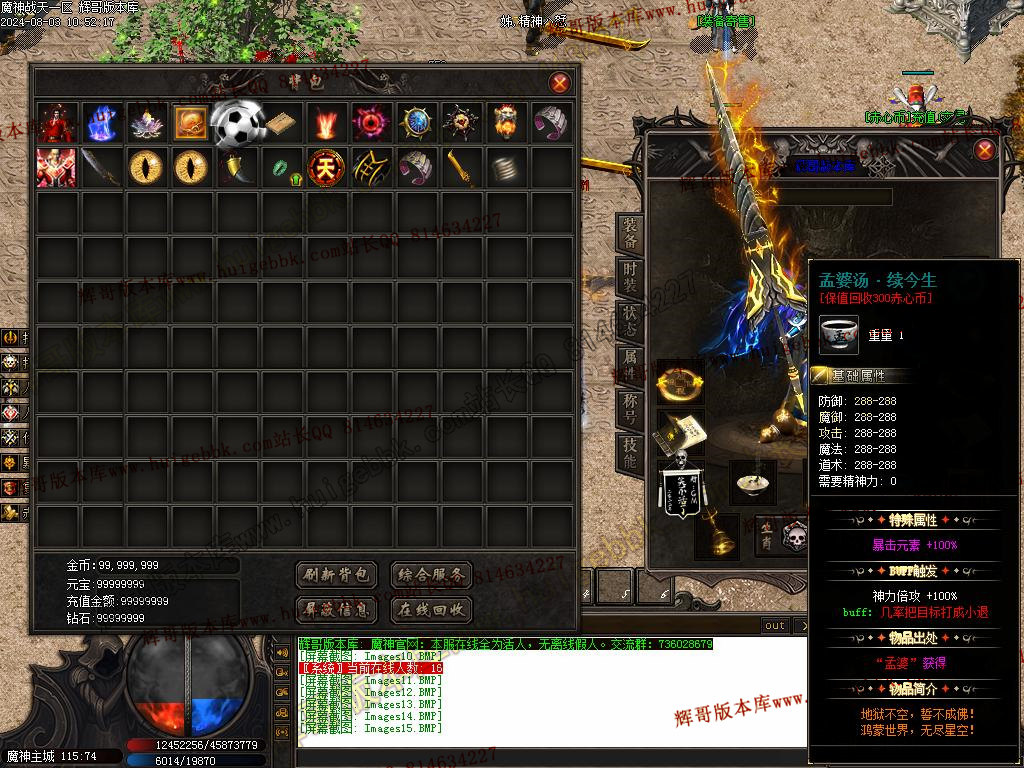Select the 天 emblem item in backpack

[x=325, y=167]
